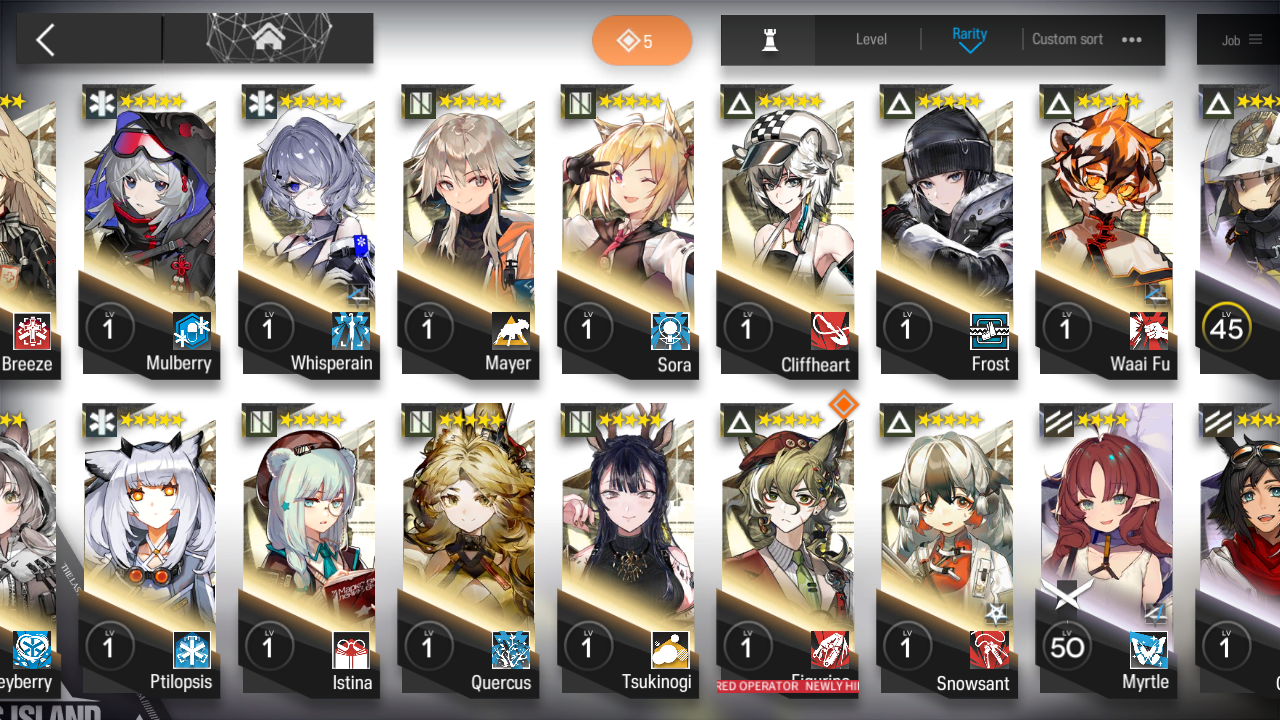1280x720 pixels.
Task: Go back with the arrow button
Action: tap(46, 40)
